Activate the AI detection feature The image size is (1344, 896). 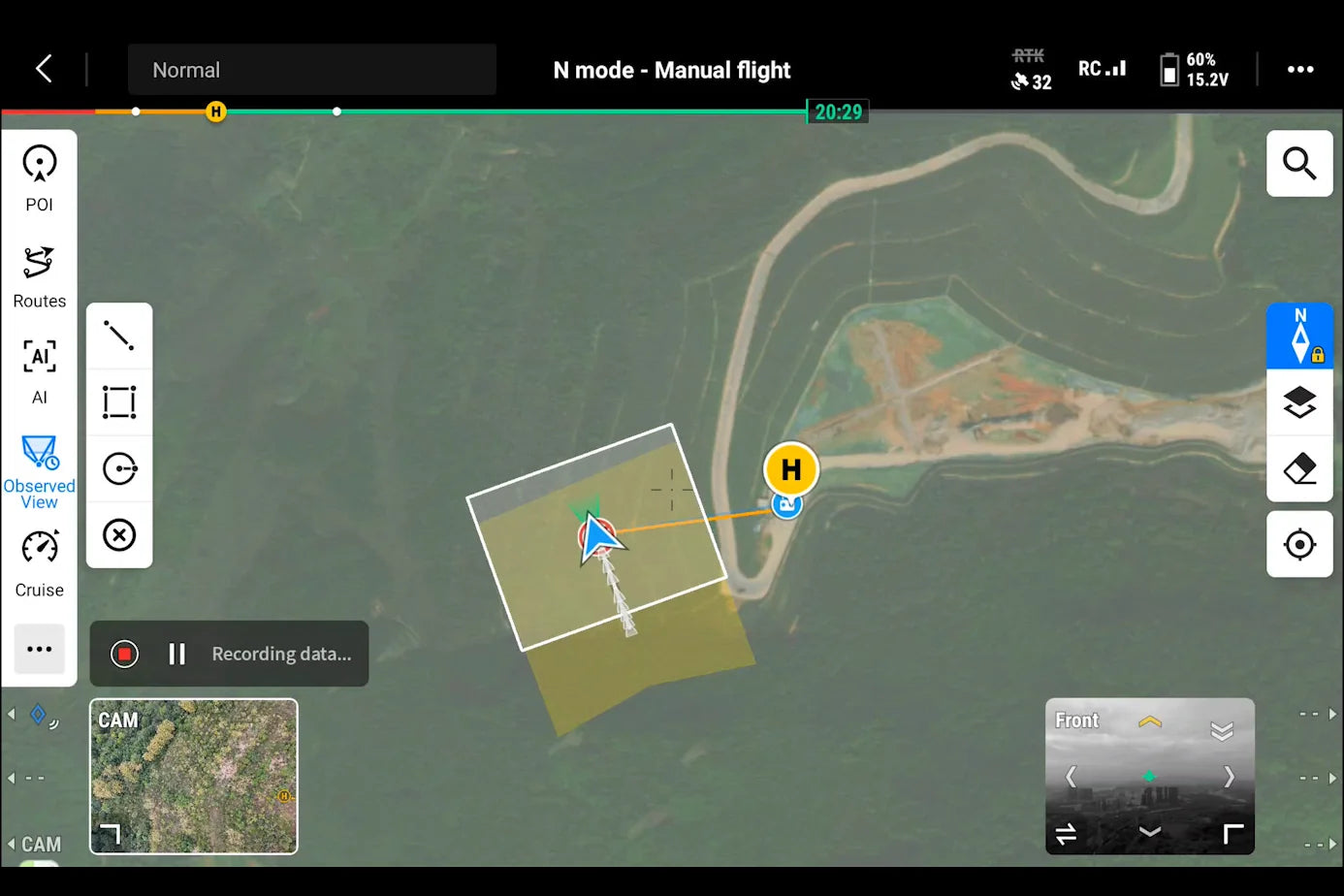(39, 369)
